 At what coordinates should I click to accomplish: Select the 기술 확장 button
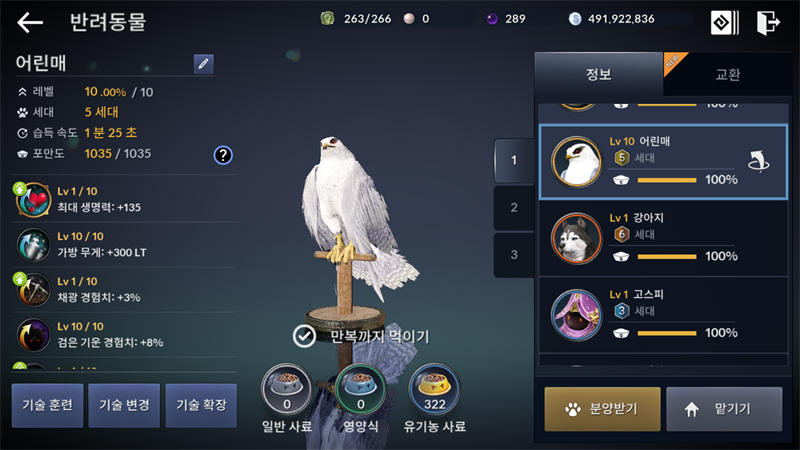(x=201, y=405)
